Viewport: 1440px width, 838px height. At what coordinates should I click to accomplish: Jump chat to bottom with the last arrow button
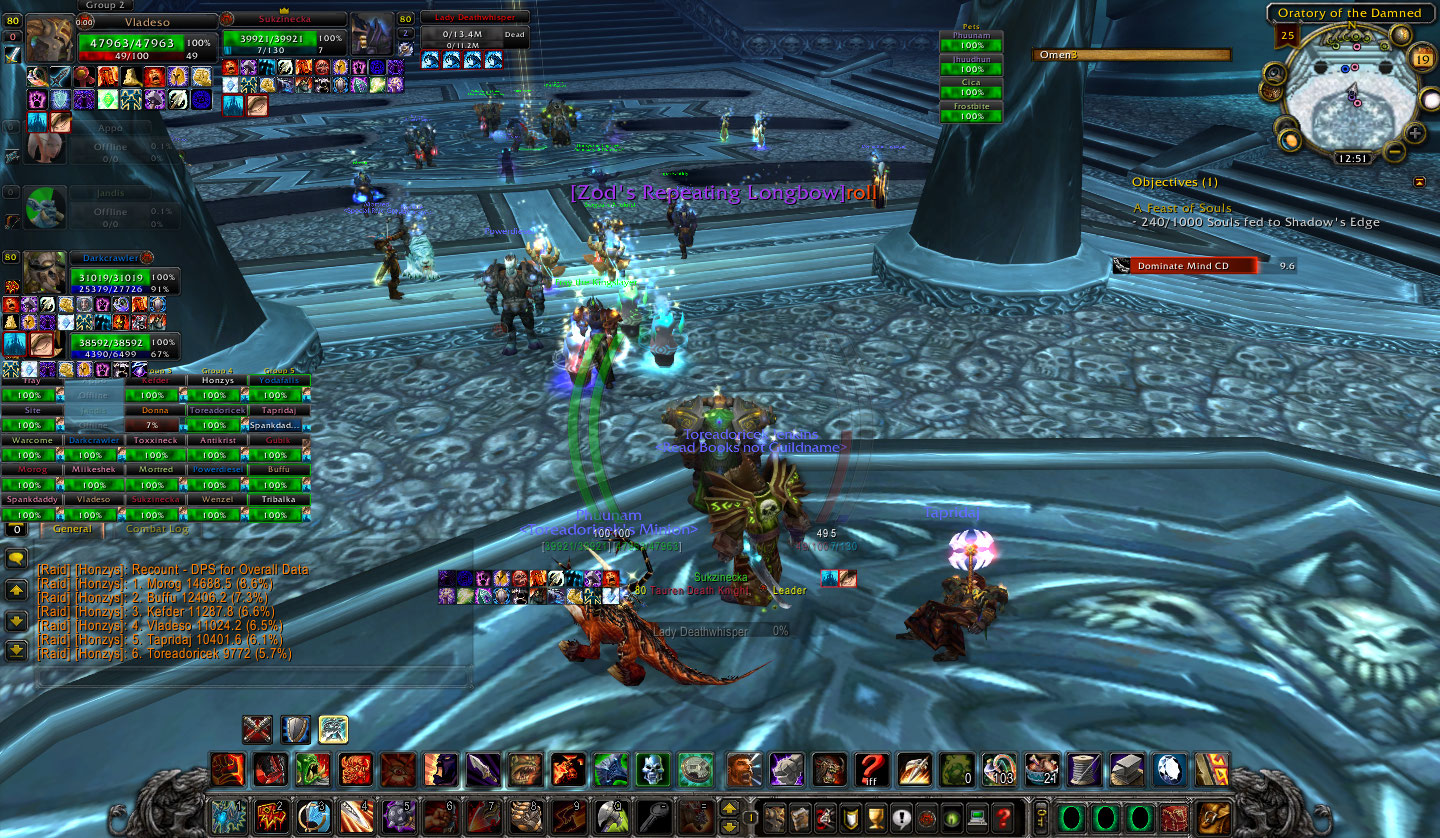click(x=16, y=650)
